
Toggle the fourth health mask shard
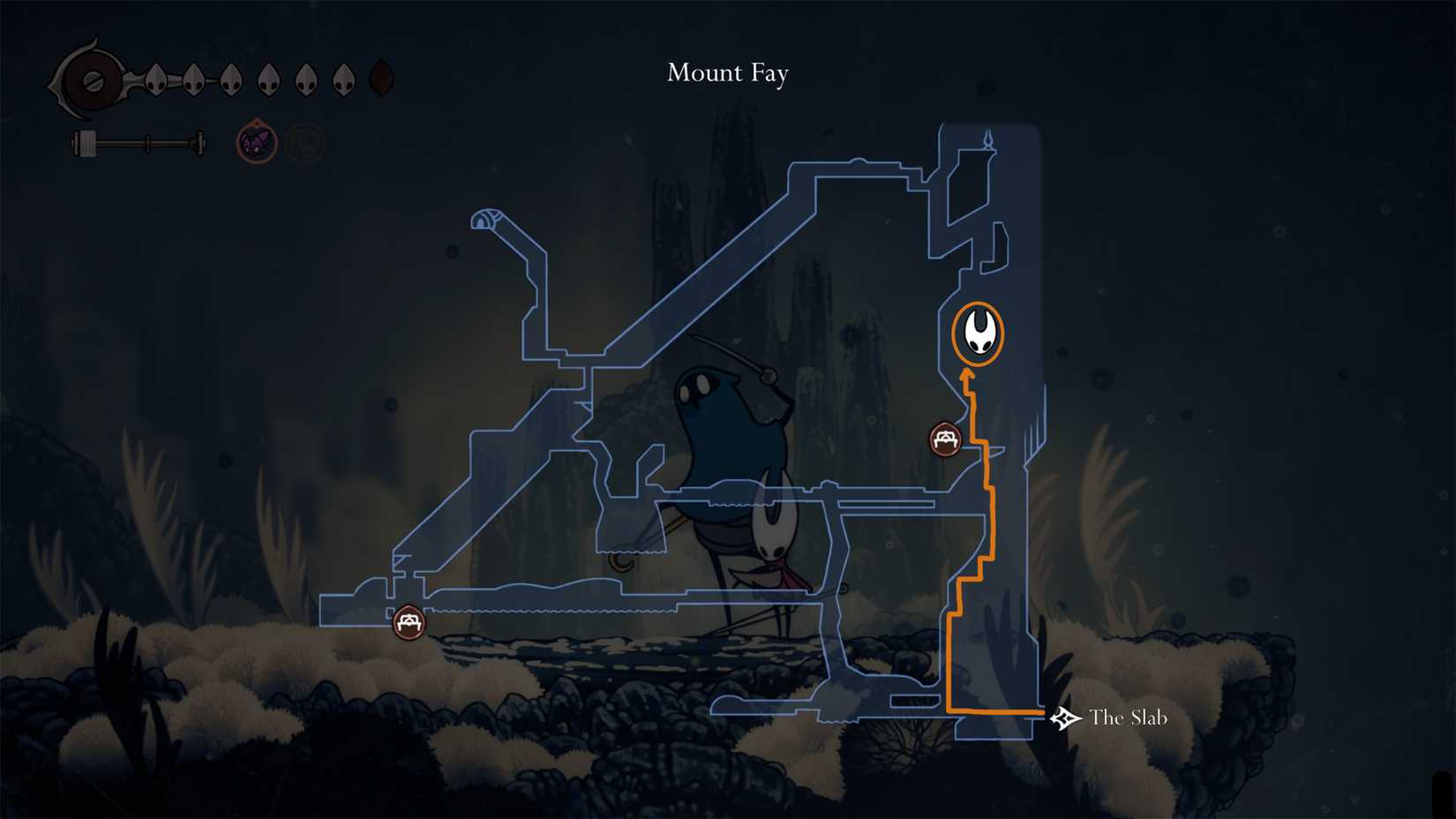(x=267, y=78)
